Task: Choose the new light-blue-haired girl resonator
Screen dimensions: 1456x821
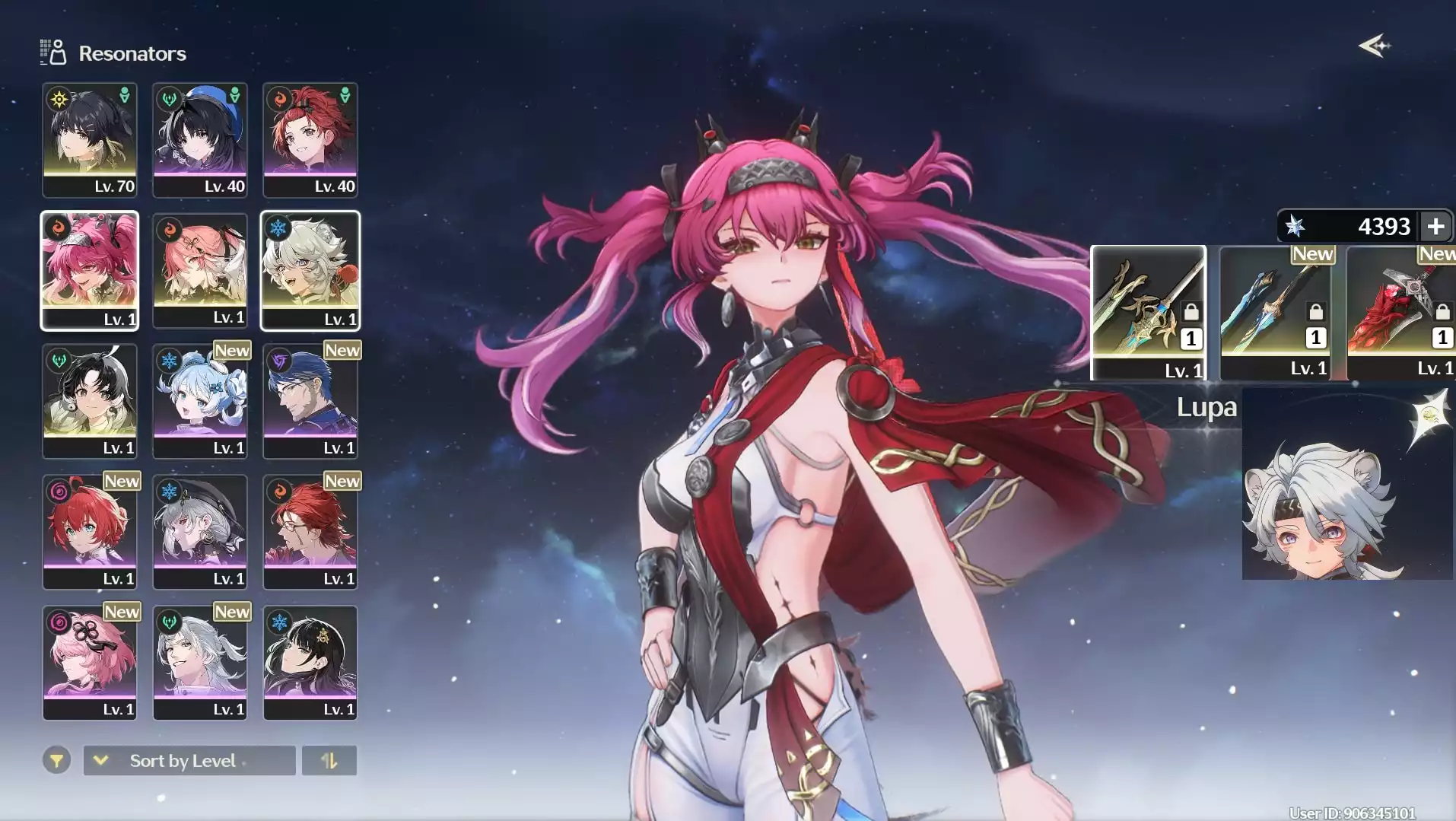Action: (200, 401)
